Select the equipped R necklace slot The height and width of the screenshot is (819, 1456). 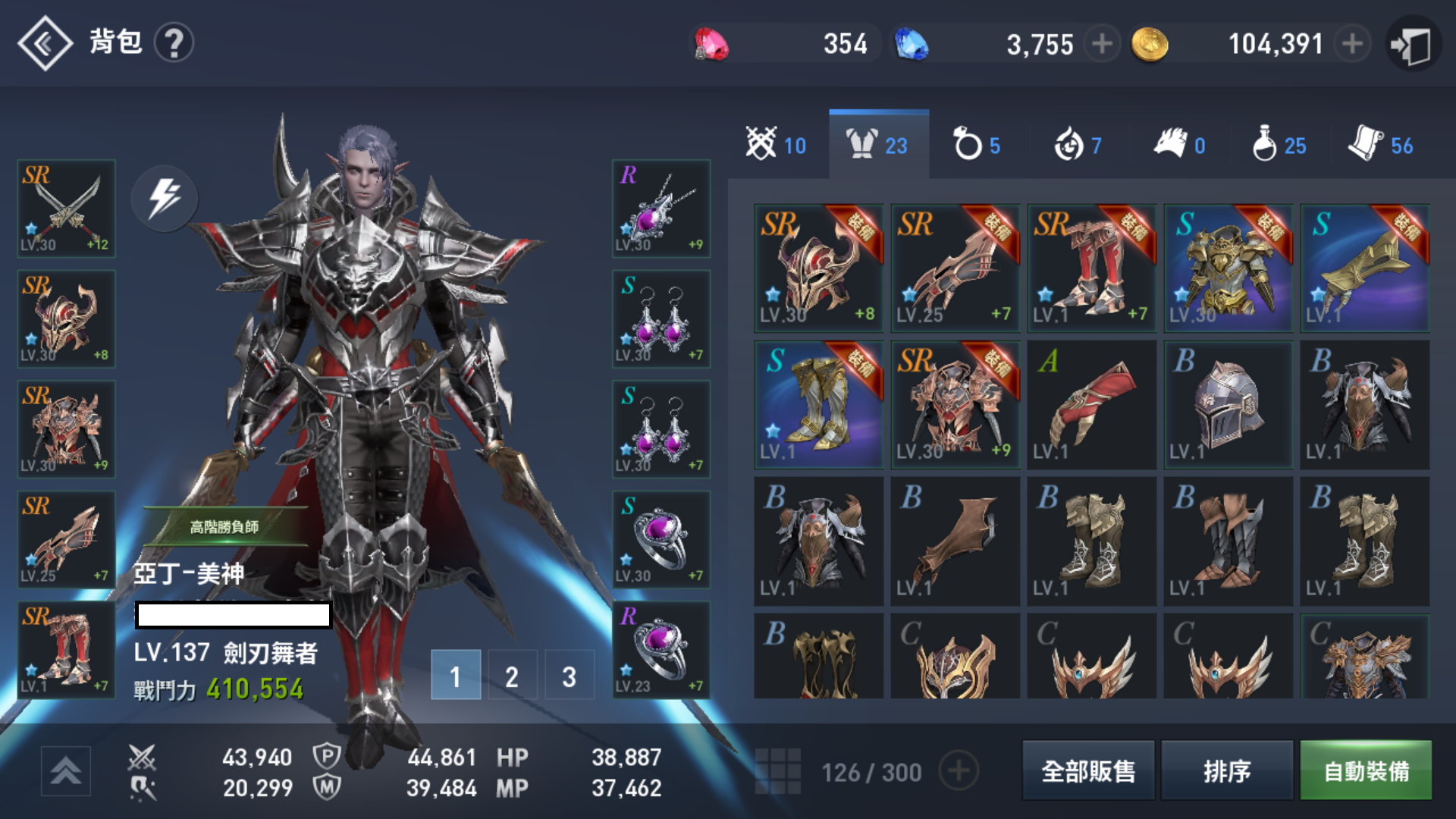tap(661, 209)
